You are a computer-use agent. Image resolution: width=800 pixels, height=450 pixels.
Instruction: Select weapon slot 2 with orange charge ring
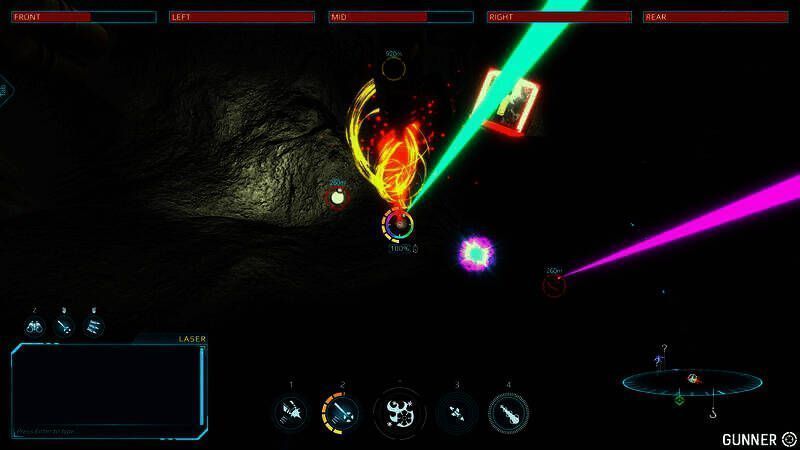341,411
